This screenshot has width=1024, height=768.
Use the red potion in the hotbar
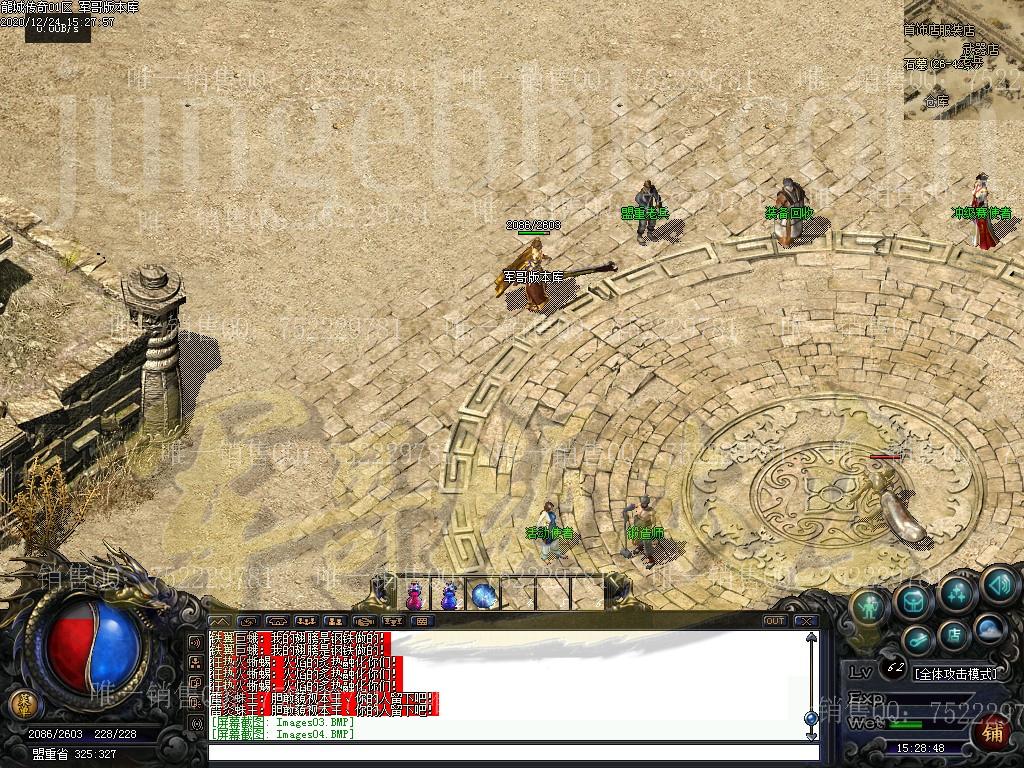(x=414, y=597)
